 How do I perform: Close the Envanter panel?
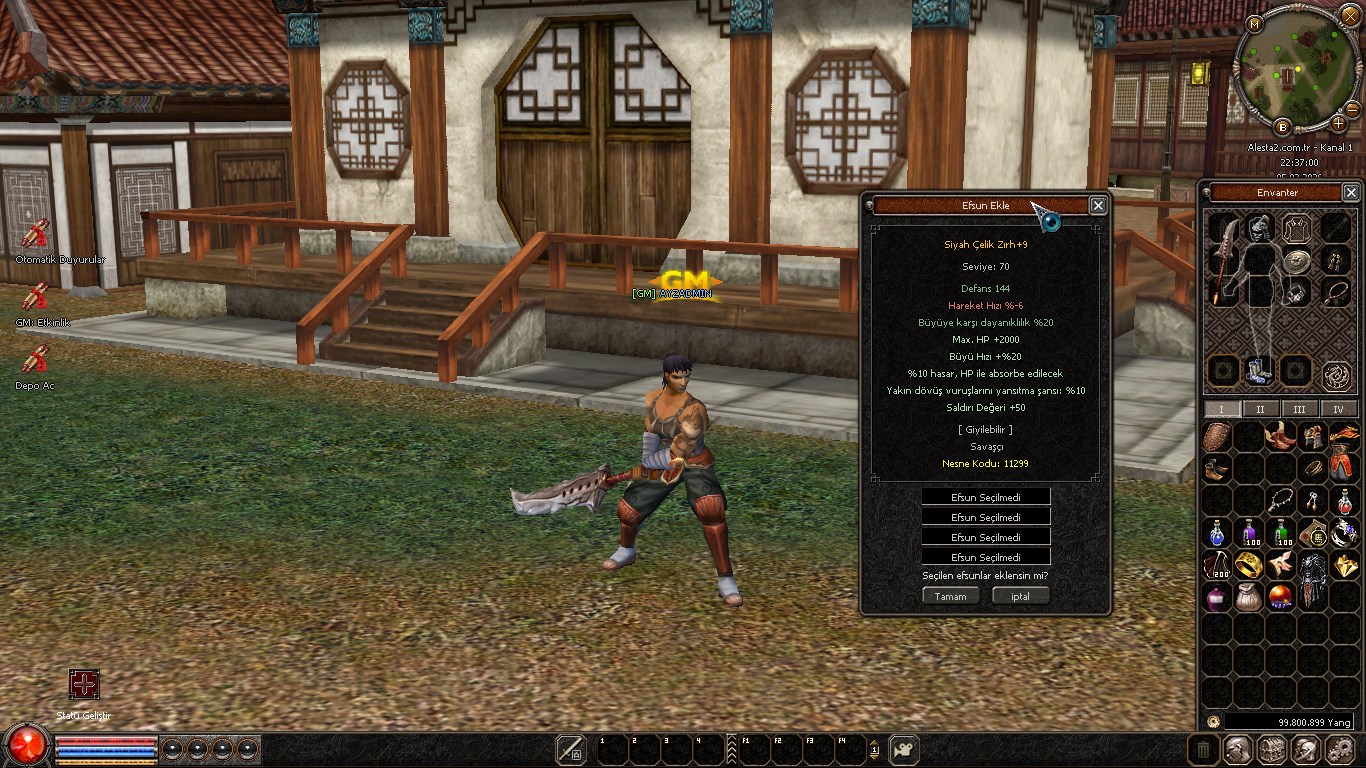(x=1351, y=192)
